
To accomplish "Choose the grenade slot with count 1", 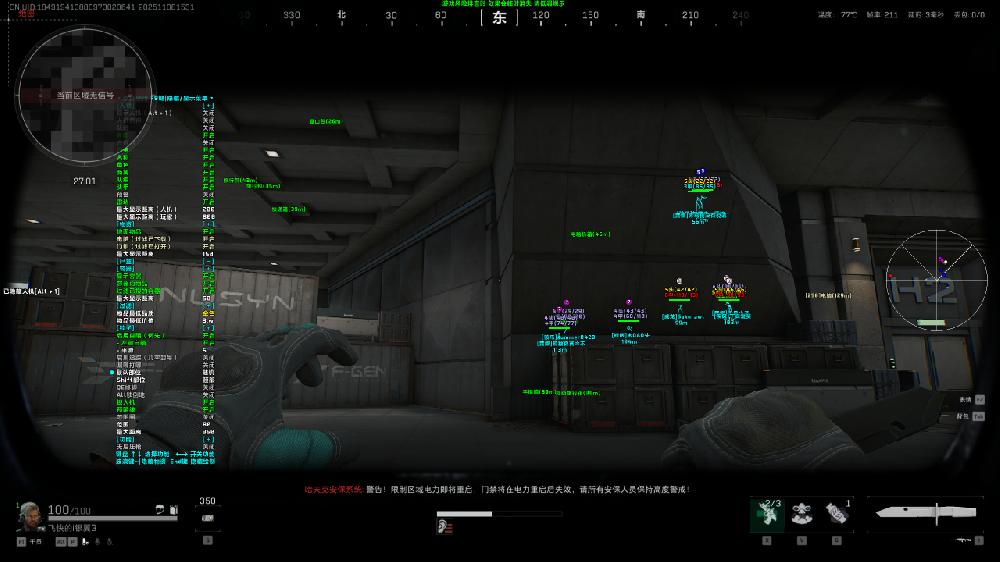I will 836,514.
